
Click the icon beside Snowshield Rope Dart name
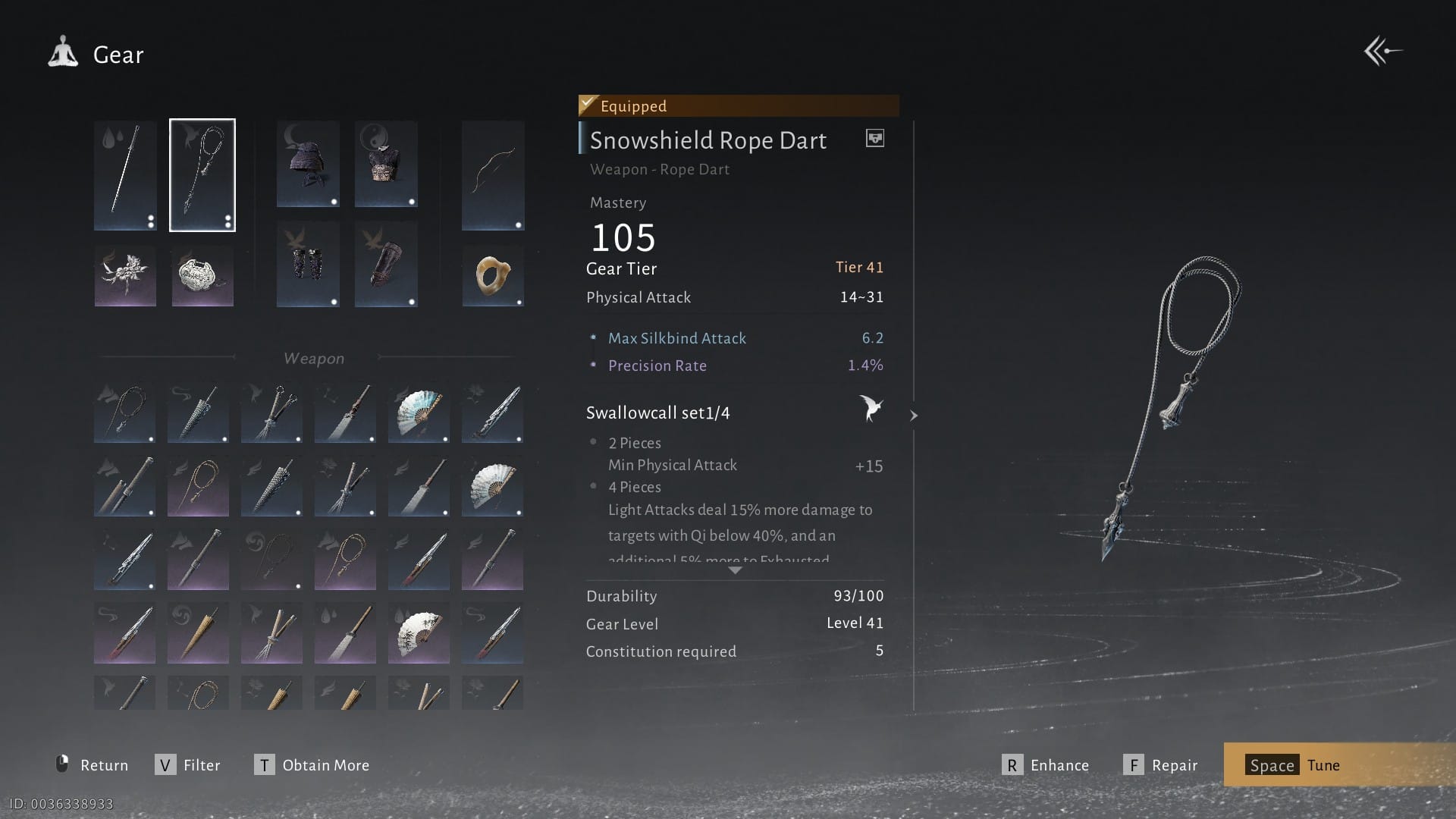(x=874, y=138)
